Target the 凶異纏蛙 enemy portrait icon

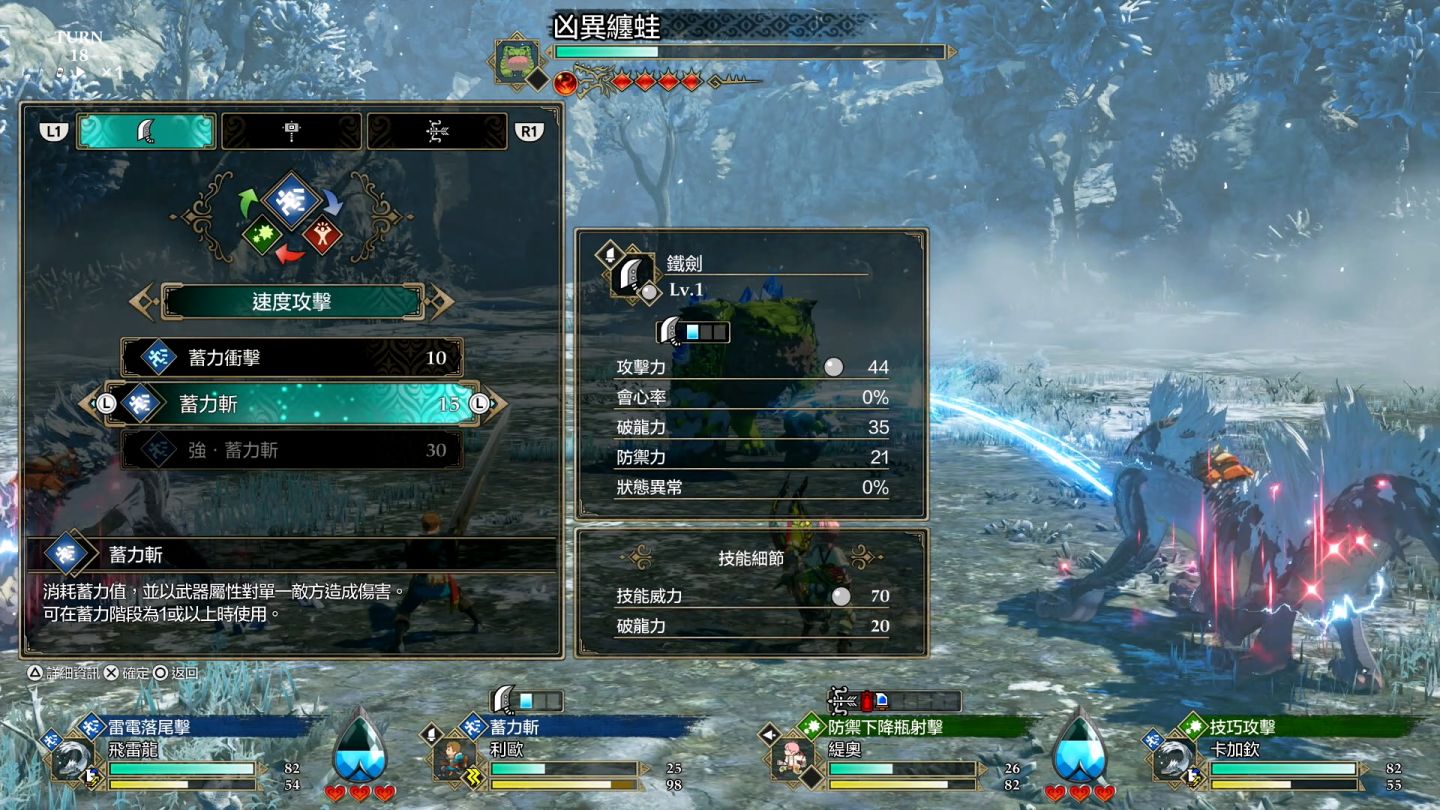tap(518, 60)
